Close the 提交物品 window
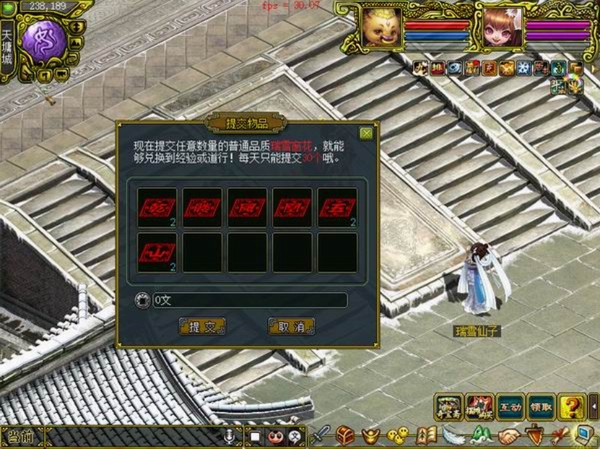Screen dimensions: 600x449 tap(366, 133)
